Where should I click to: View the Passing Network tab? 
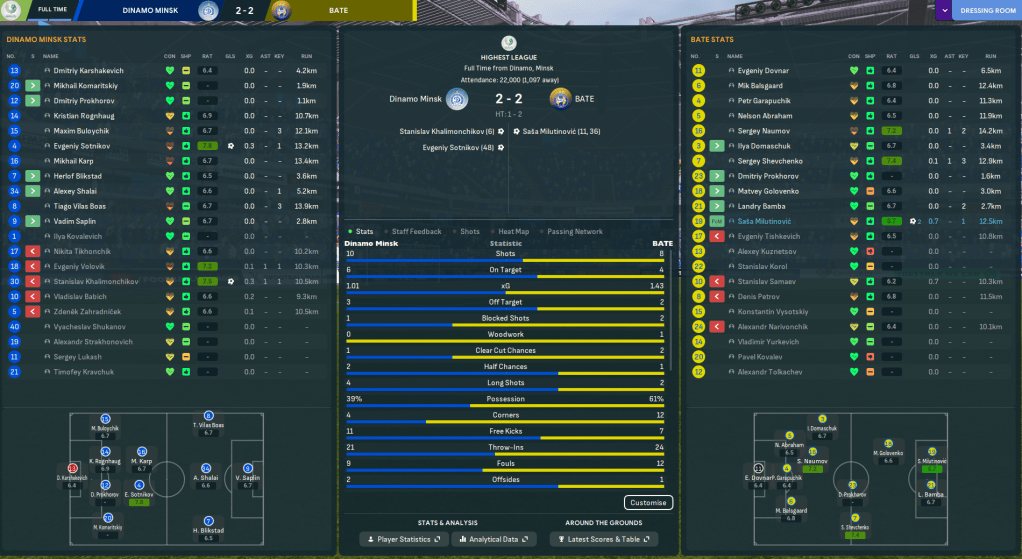click(x=574, y=232)
